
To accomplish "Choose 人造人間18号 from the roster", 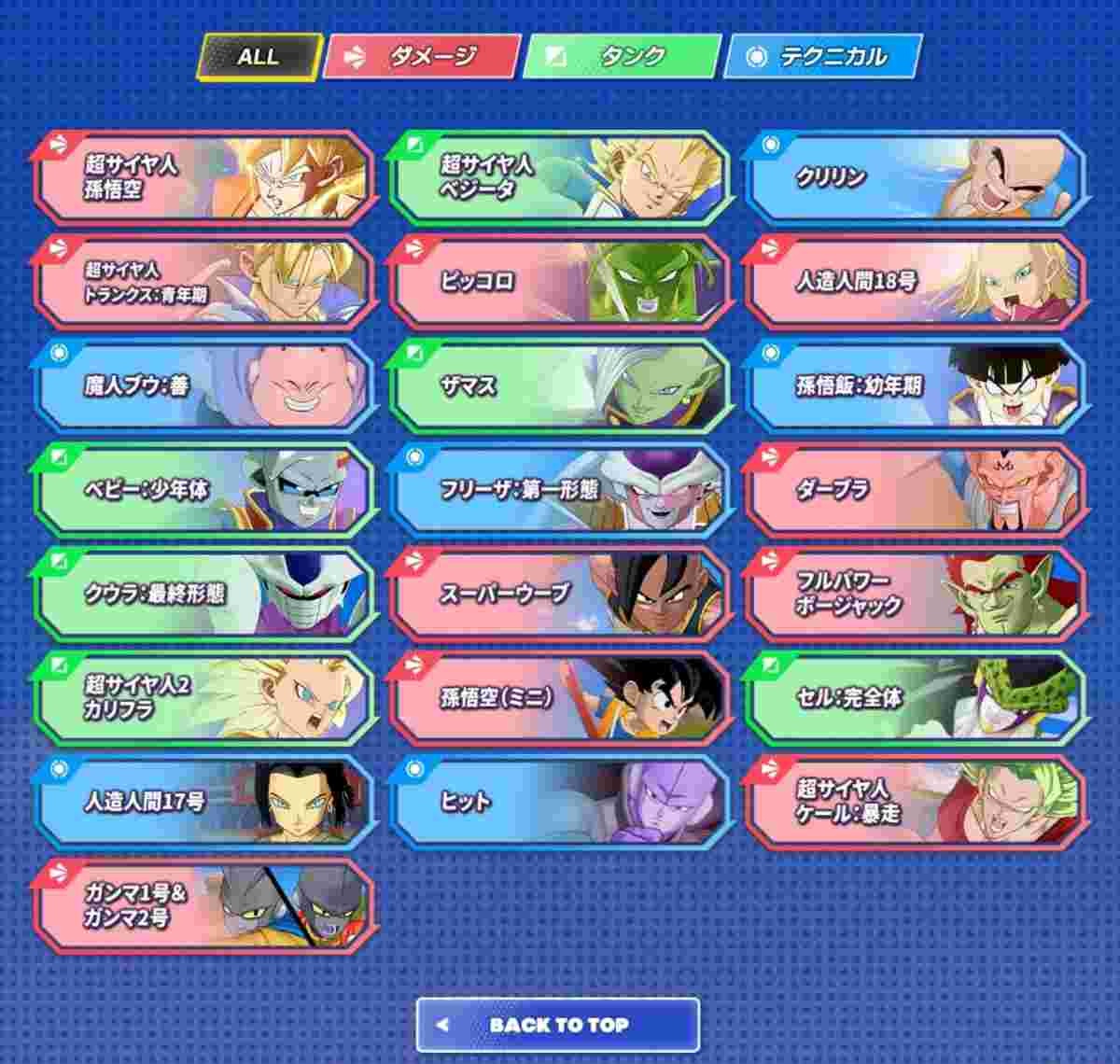I will (x=915, y=281).
